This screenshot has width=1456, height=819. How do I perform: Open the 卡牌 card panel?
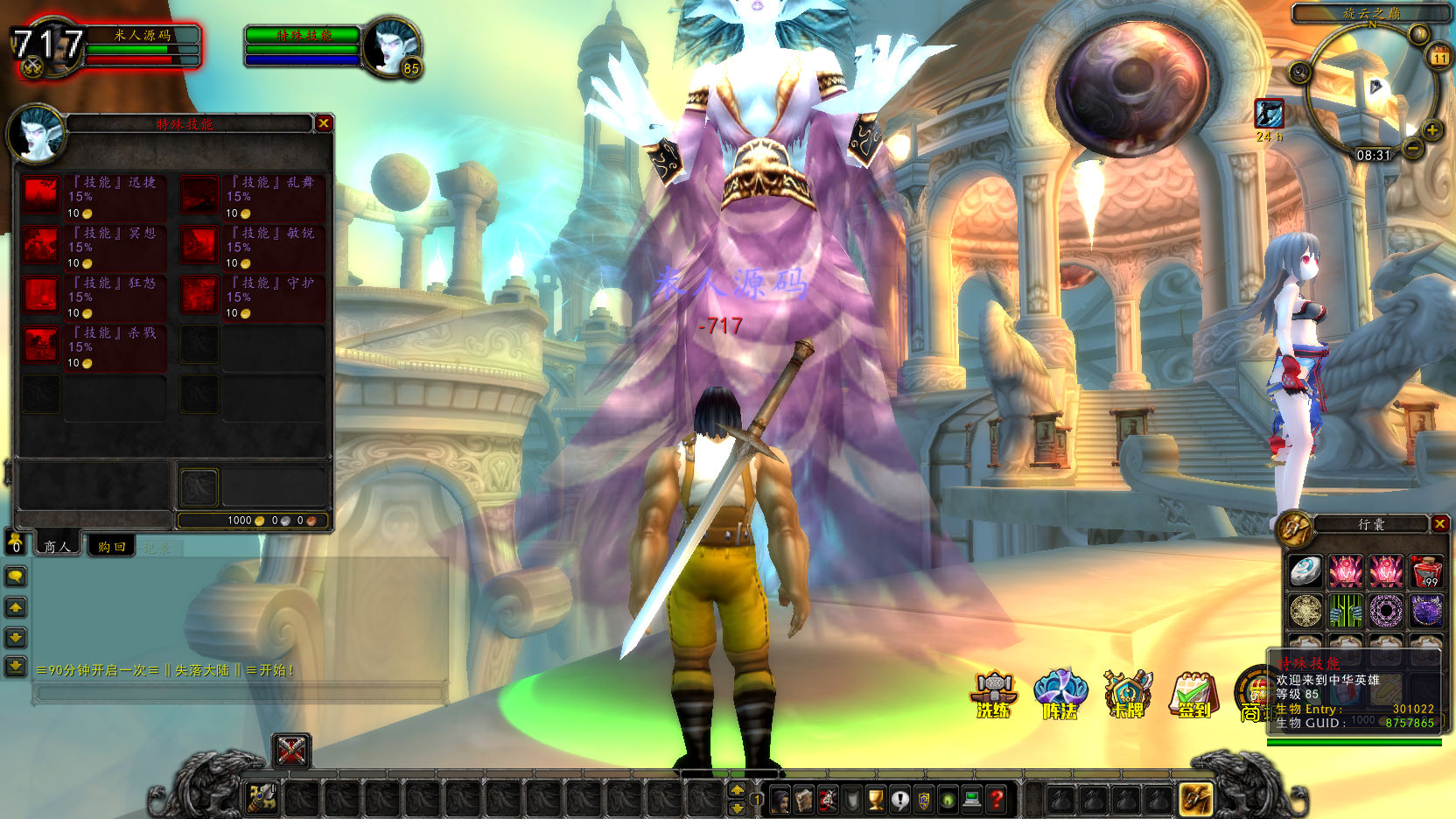click(1127, 693)
